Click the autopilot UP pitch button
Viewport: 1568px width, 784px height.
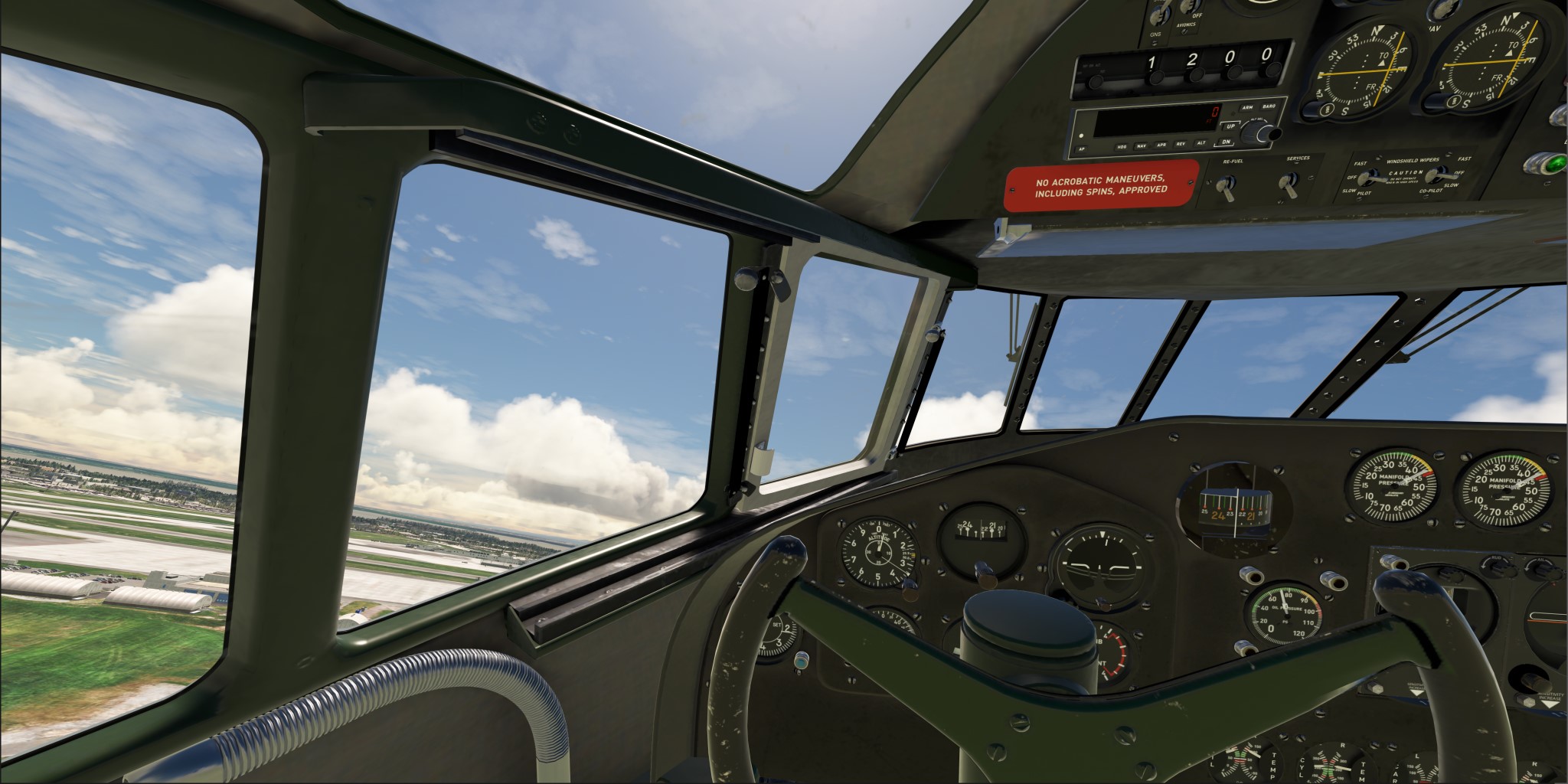[1230, 126]
